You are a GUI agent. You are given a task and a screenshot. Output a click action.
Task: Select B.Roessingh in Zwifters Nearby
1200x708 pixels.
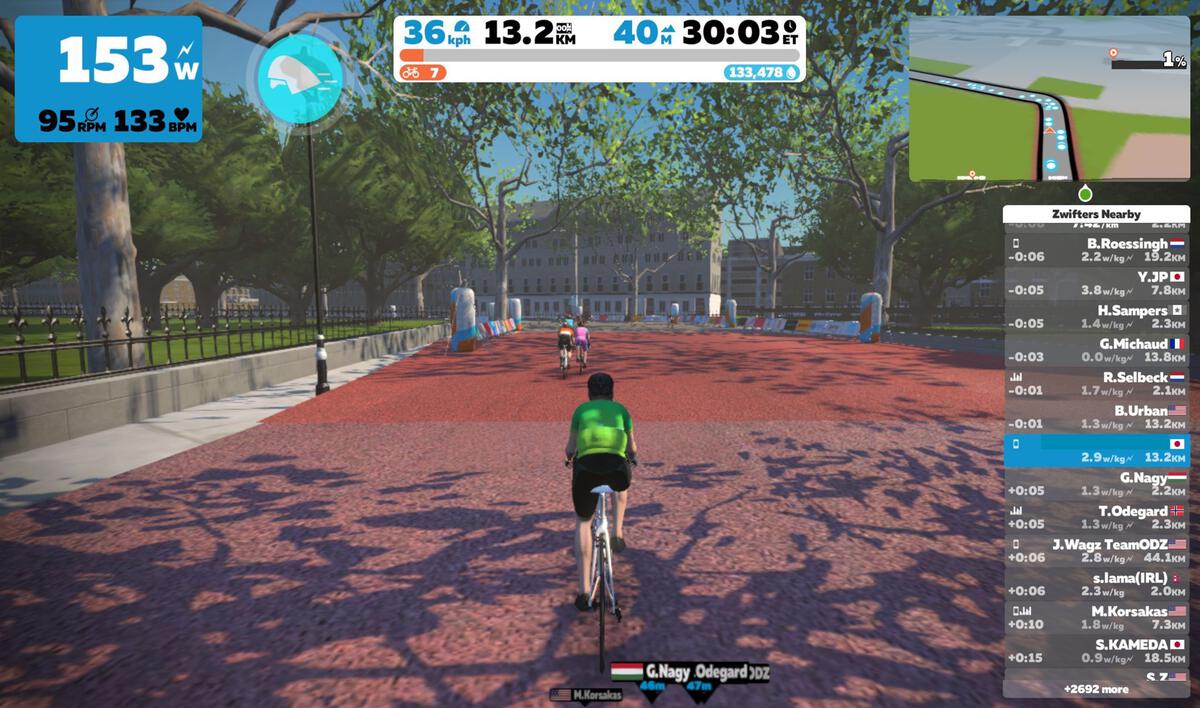click(1097, 249)
